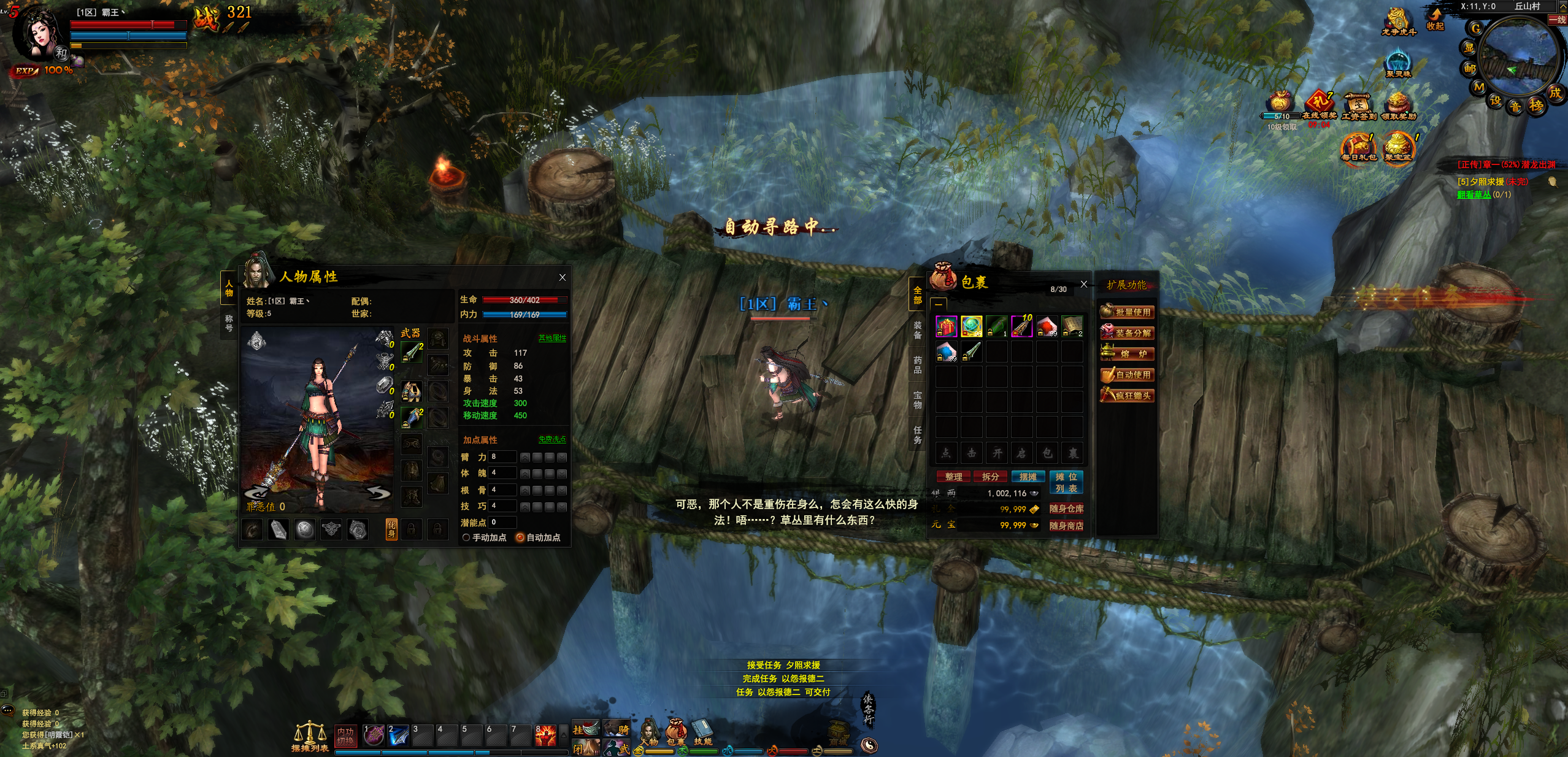Open 装备分解 equipment dismantling
The width and height of the screenshot is (1568, 757).
[x=1127, y=333]
